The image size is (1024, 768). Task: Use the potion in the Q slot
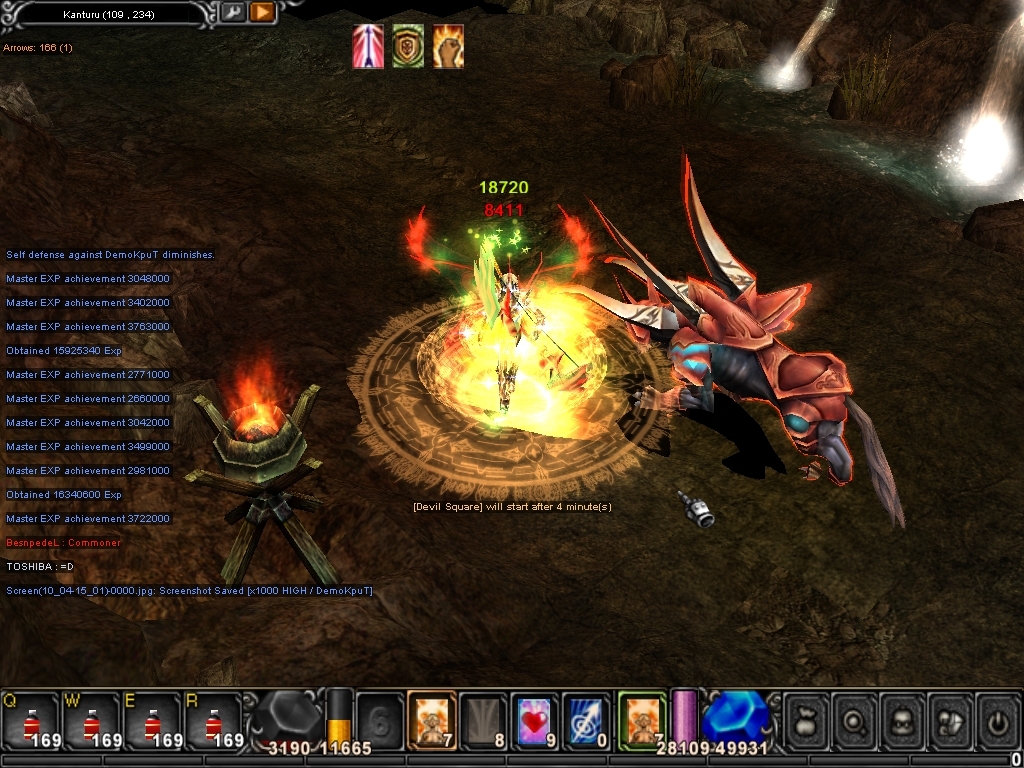31,720
